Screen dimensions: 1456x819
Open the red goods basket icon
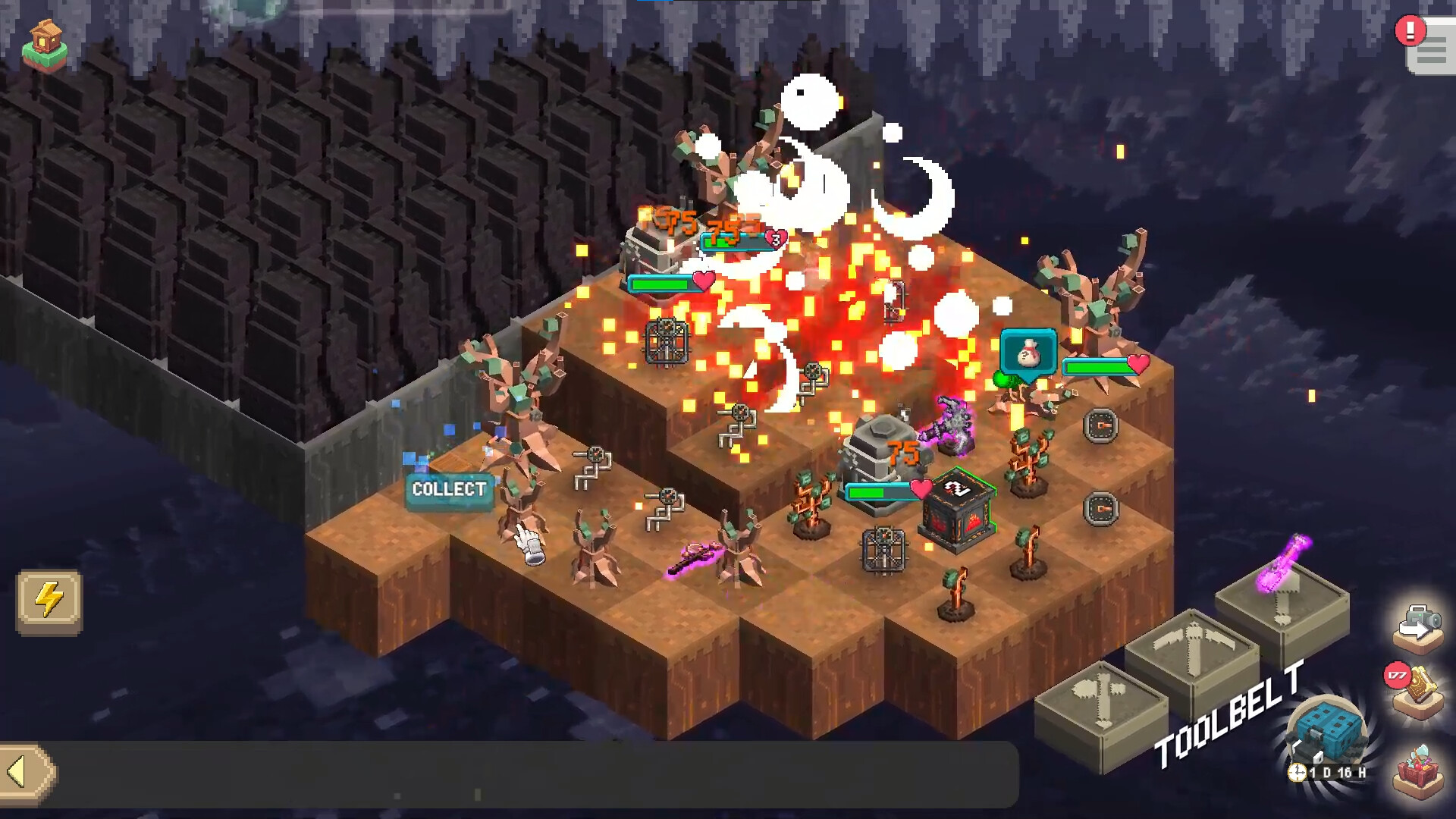click(x=1420, y=770)
